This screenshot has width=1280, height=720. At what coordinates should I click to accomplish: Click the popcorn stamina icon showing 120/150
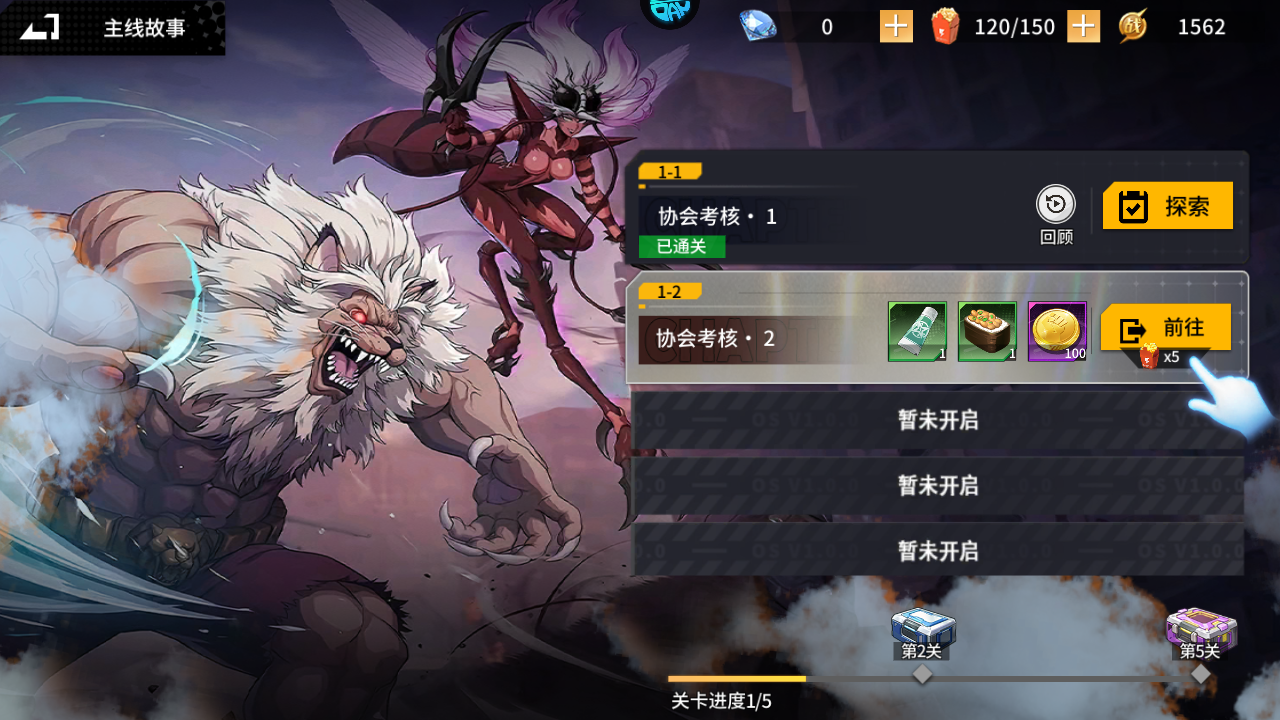[945, 26]
